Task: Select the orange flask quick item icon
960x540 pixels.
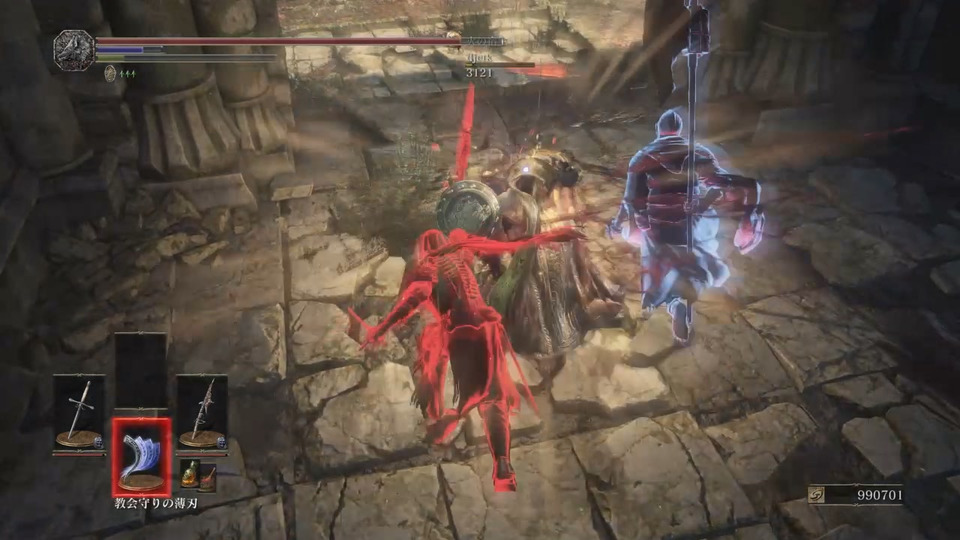Action: [x=187, y=474]
